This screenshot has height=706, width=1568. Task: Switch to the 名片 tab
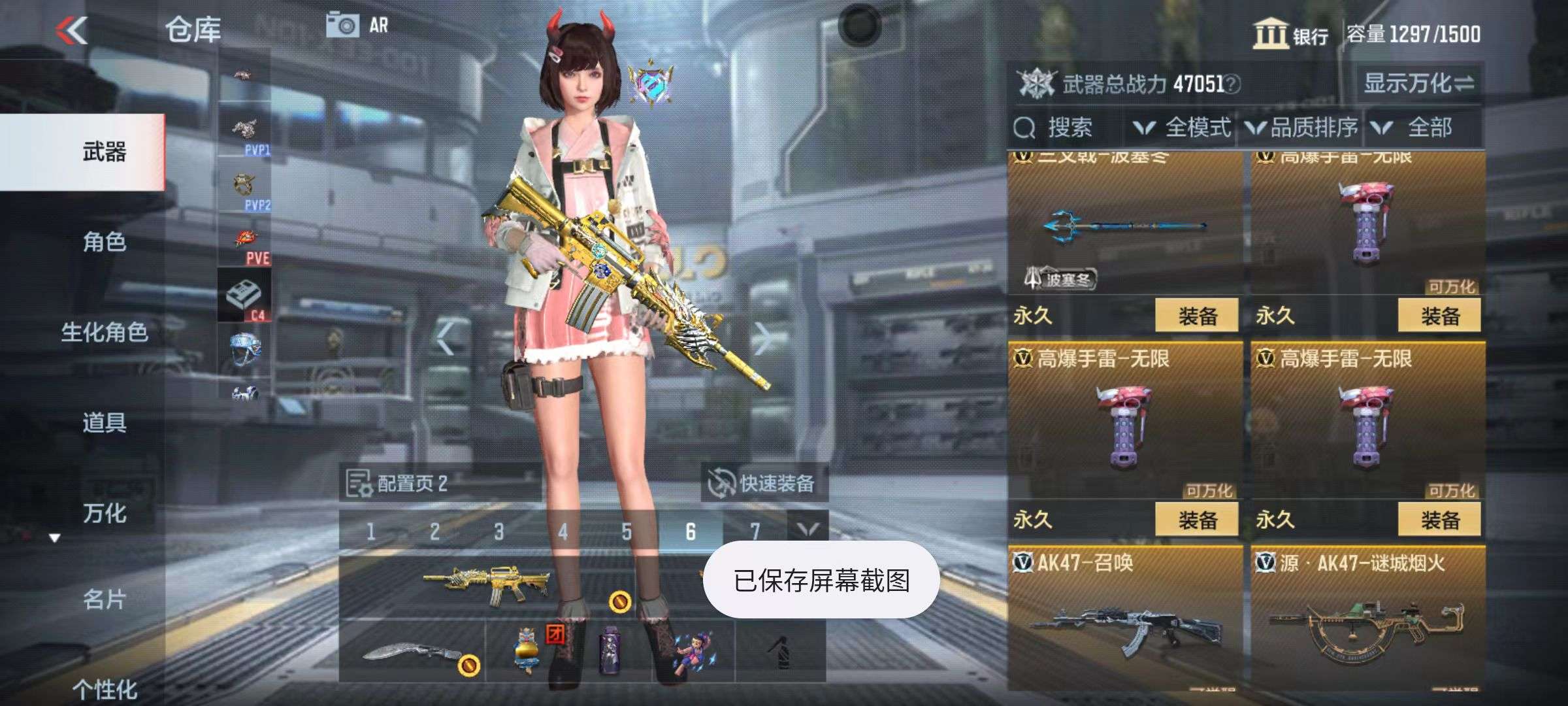(105, 599)
